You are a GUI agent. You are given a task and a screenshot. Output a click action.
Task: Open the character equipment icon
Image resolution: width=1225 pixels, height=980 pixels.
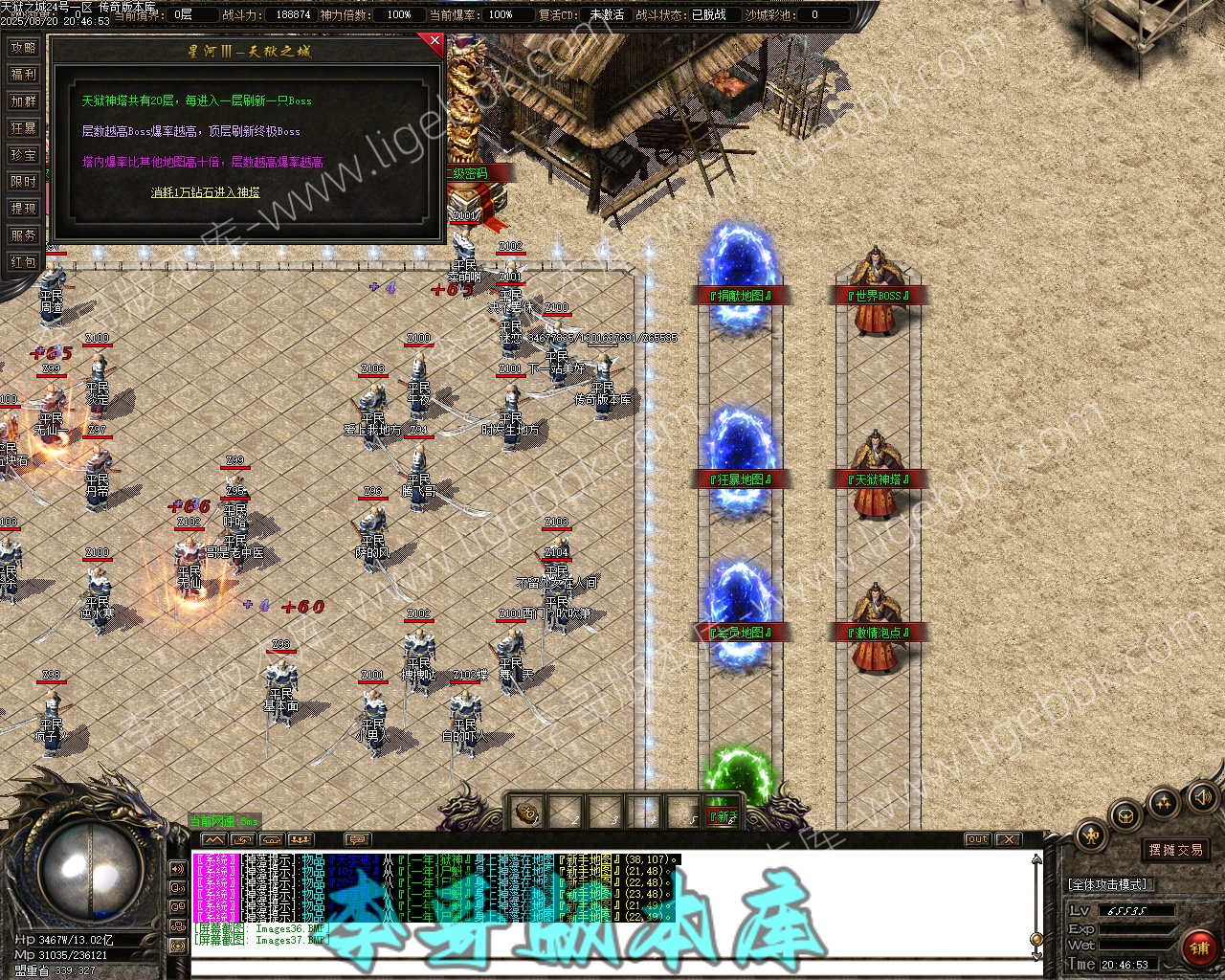click(x=1091, y=835)
